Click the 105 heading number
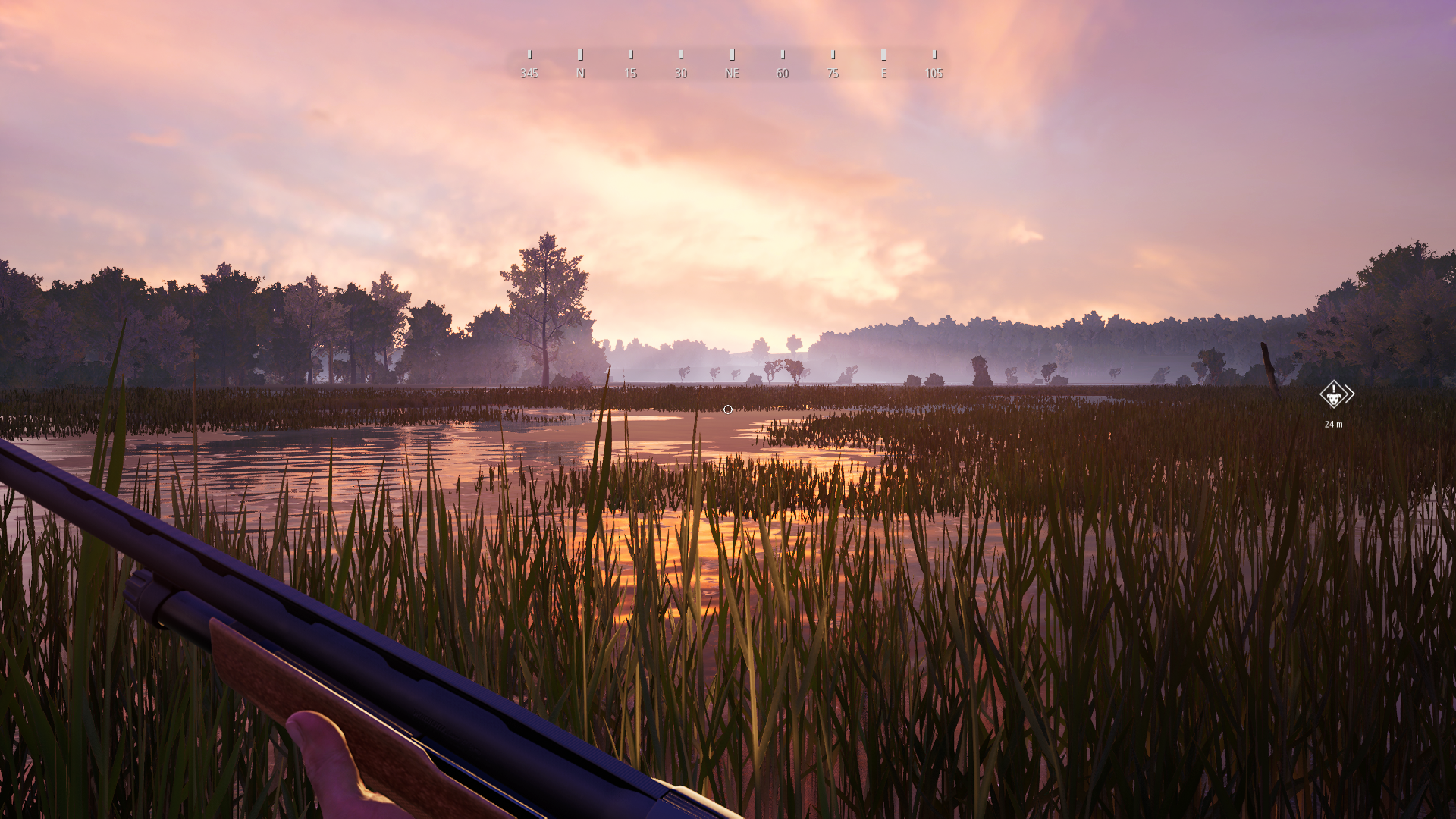1456x819 pixels. pos(934,74)
